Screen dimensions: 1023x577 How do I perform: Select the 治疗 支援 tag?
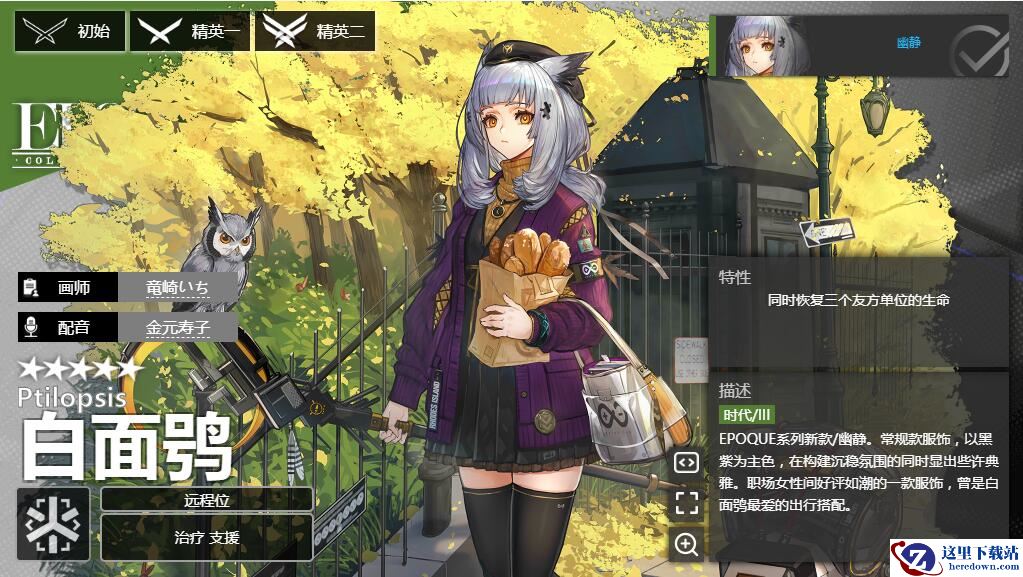207,538
